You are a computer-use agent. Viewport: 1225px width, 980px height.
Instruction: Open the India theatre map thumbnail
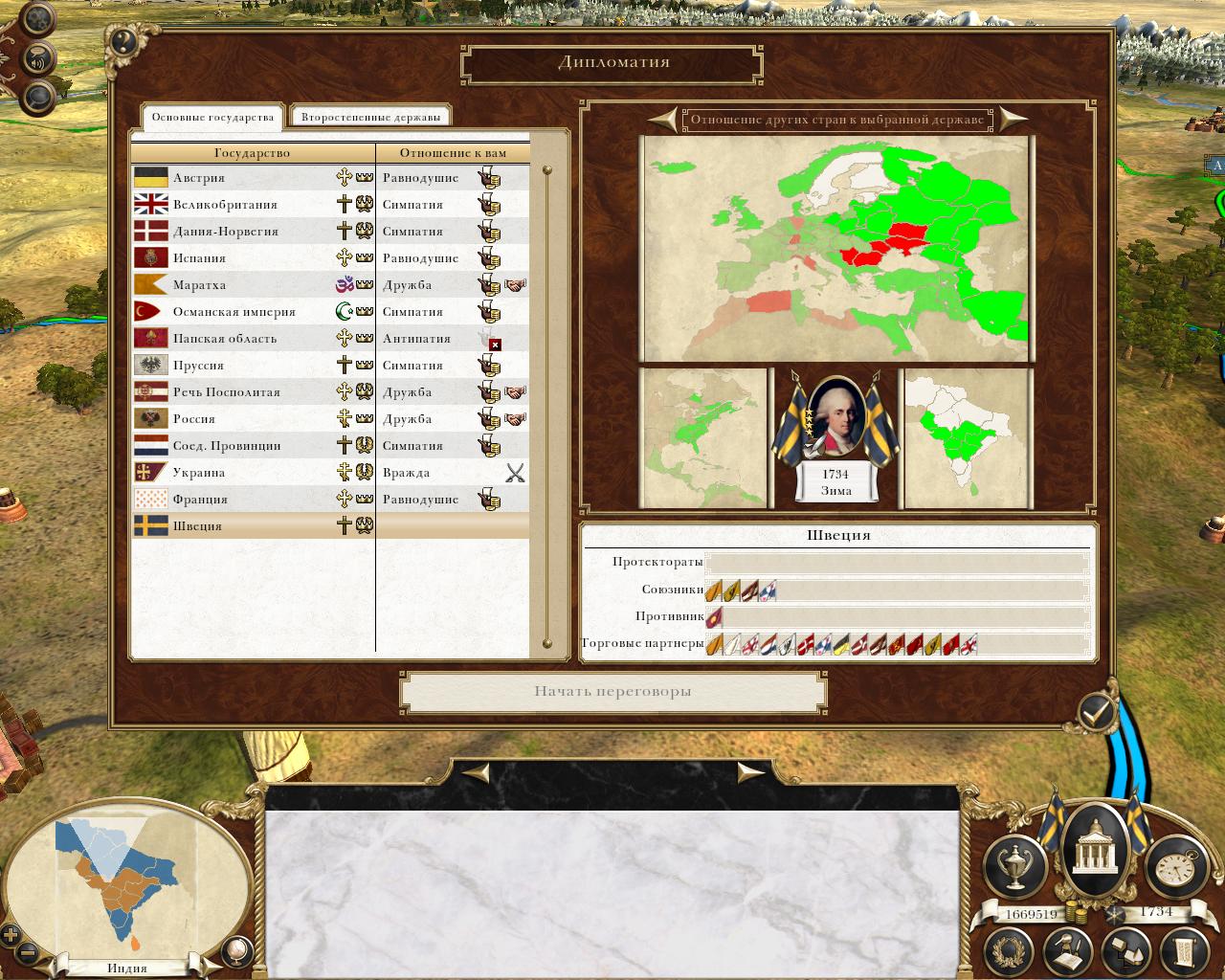967,437
